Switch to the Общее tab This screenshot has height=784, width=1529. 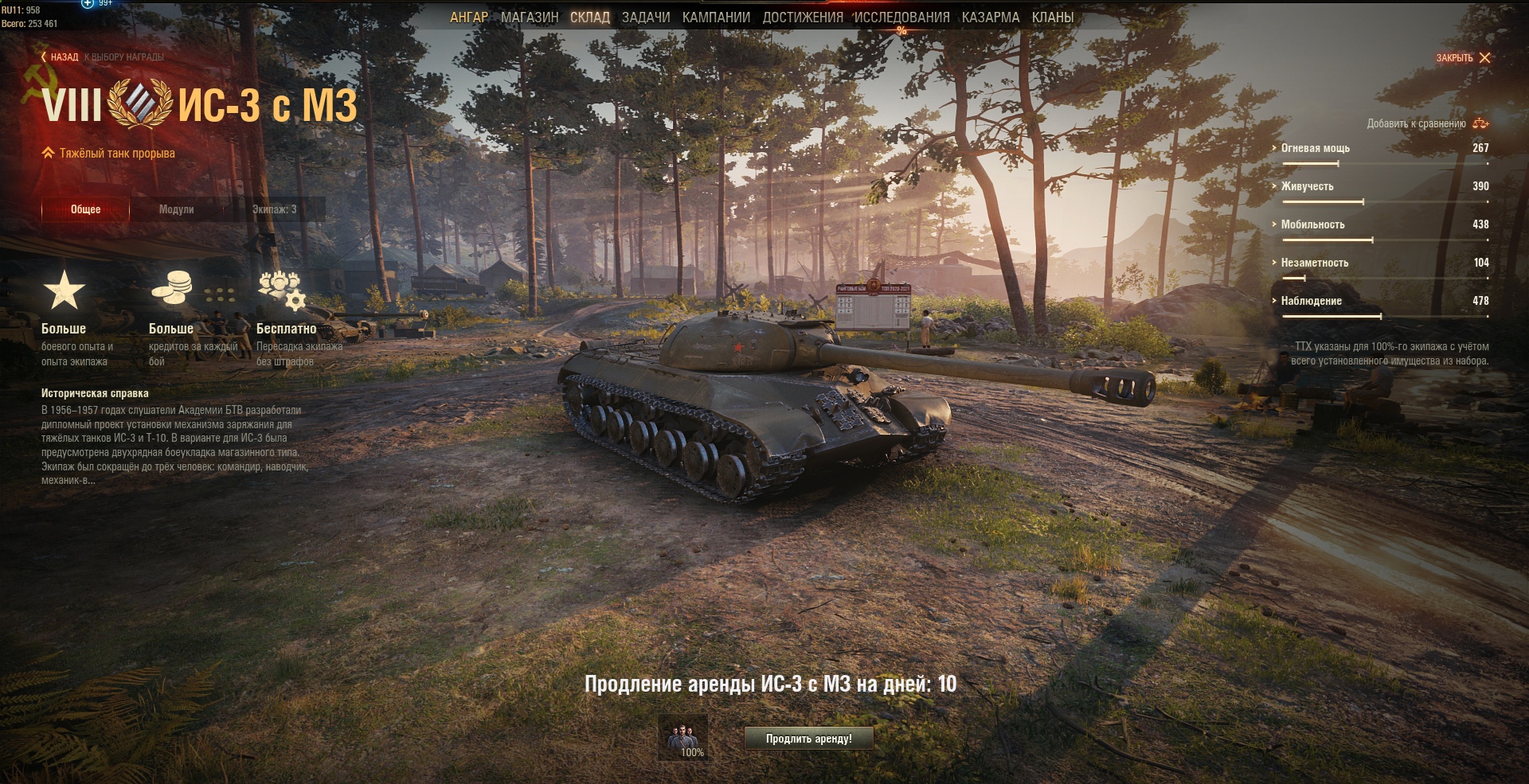85,209
